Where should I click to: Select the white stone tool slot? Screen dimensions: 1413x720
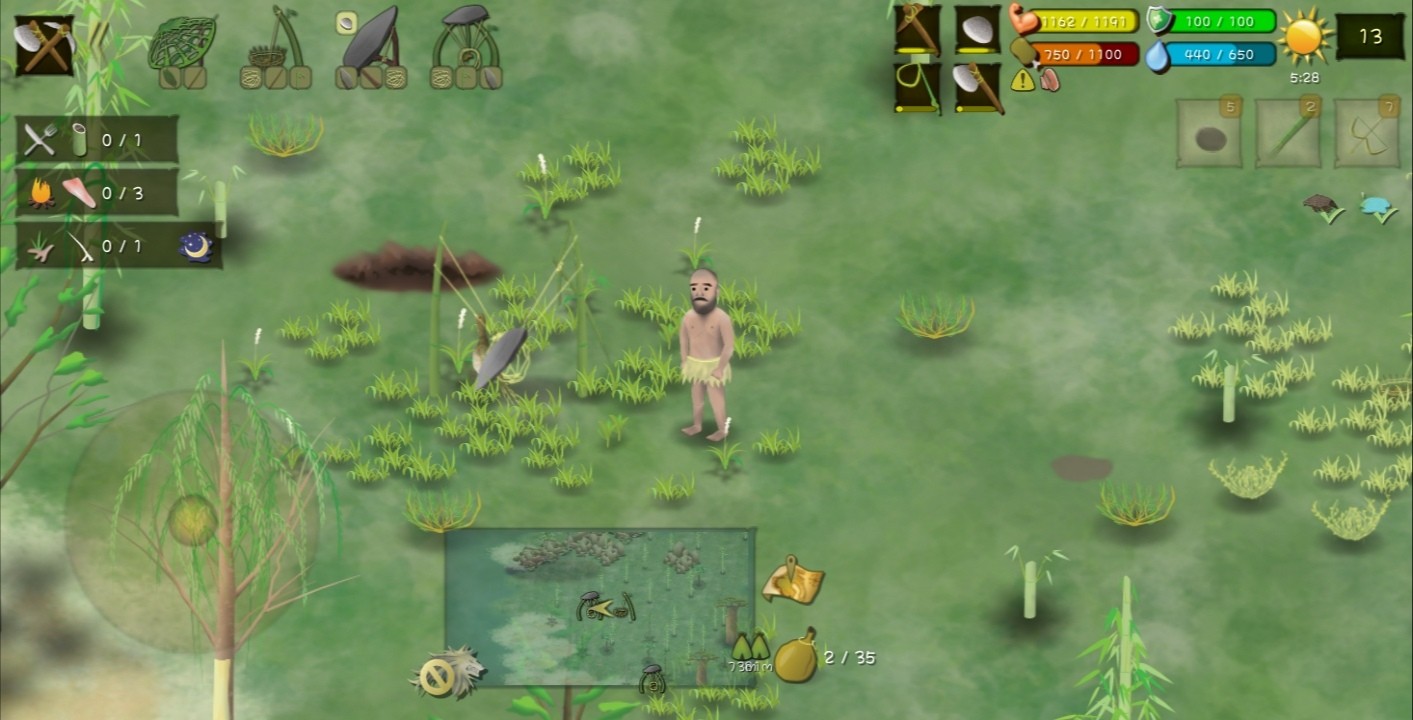[x=977, y=29]
